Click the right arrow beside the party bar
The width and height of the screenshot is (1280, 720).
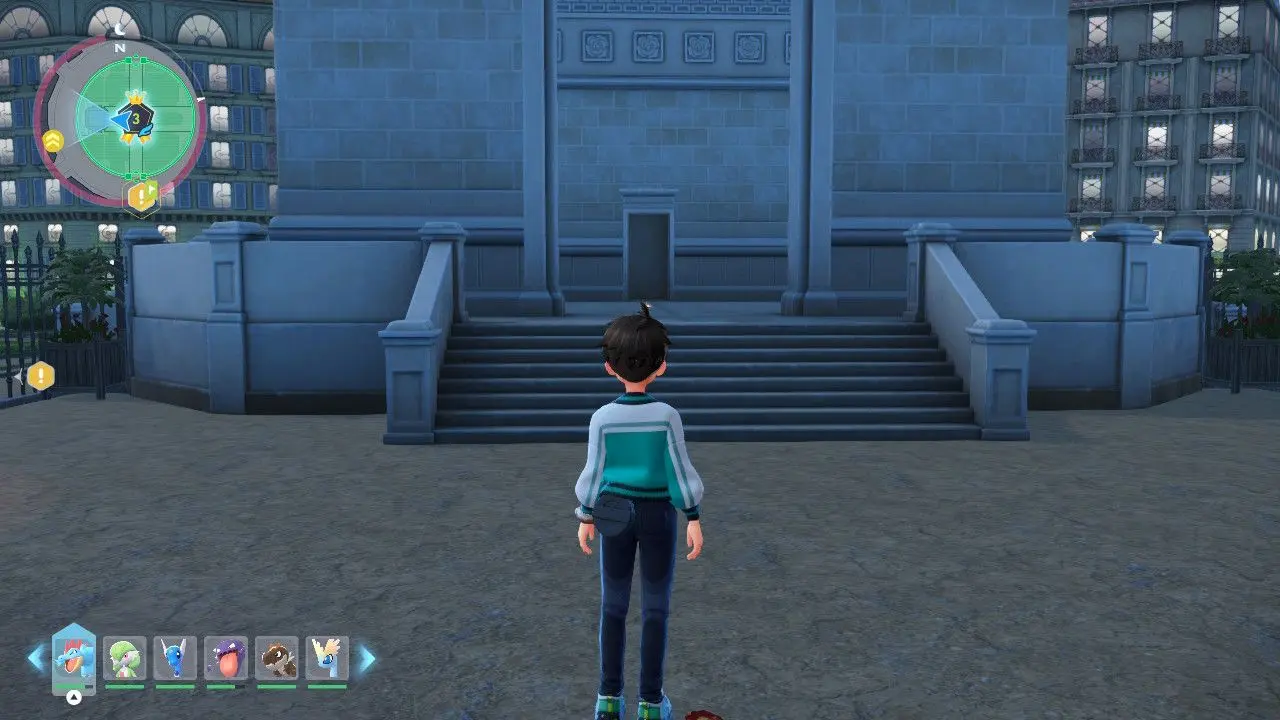(x=367, y=658)
